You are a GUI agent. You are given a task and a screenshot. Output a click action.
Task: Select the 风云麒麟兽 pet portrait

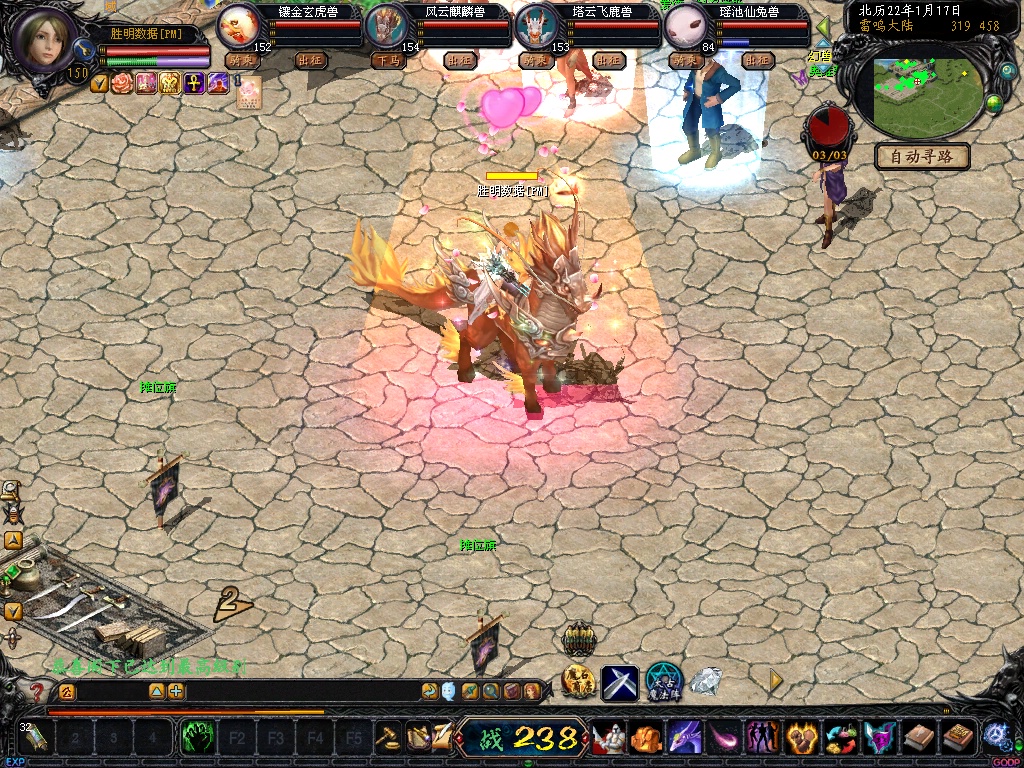[x=385, y=26]
